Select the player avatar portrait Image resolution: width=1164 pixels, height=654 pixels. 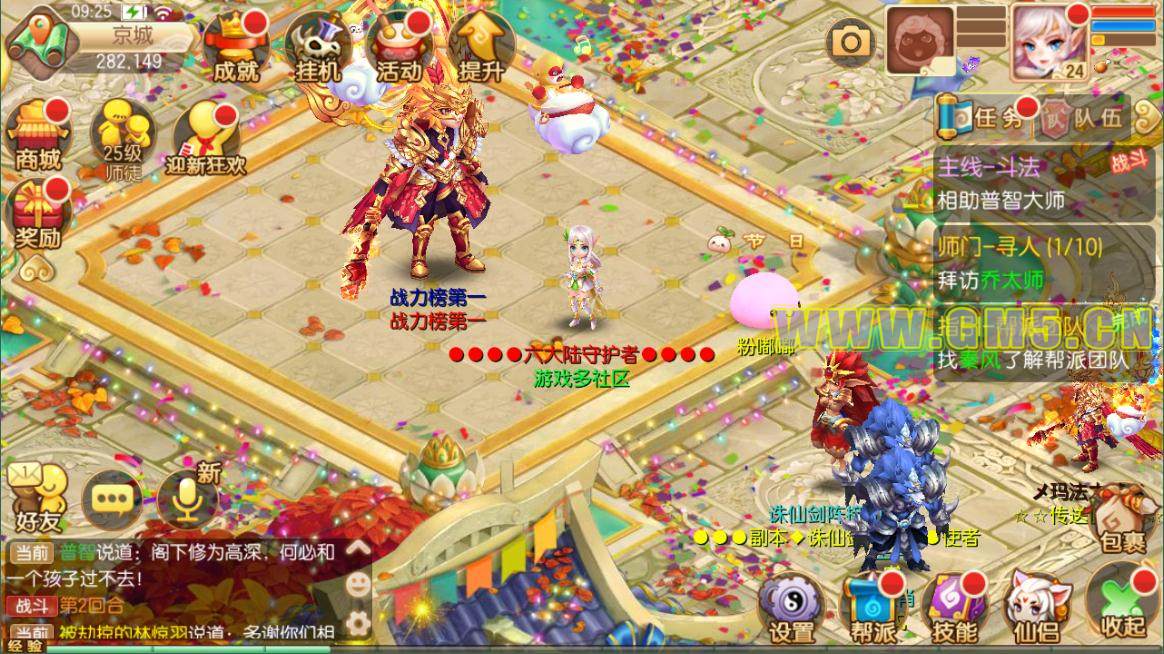click(x=1045, y=42)
